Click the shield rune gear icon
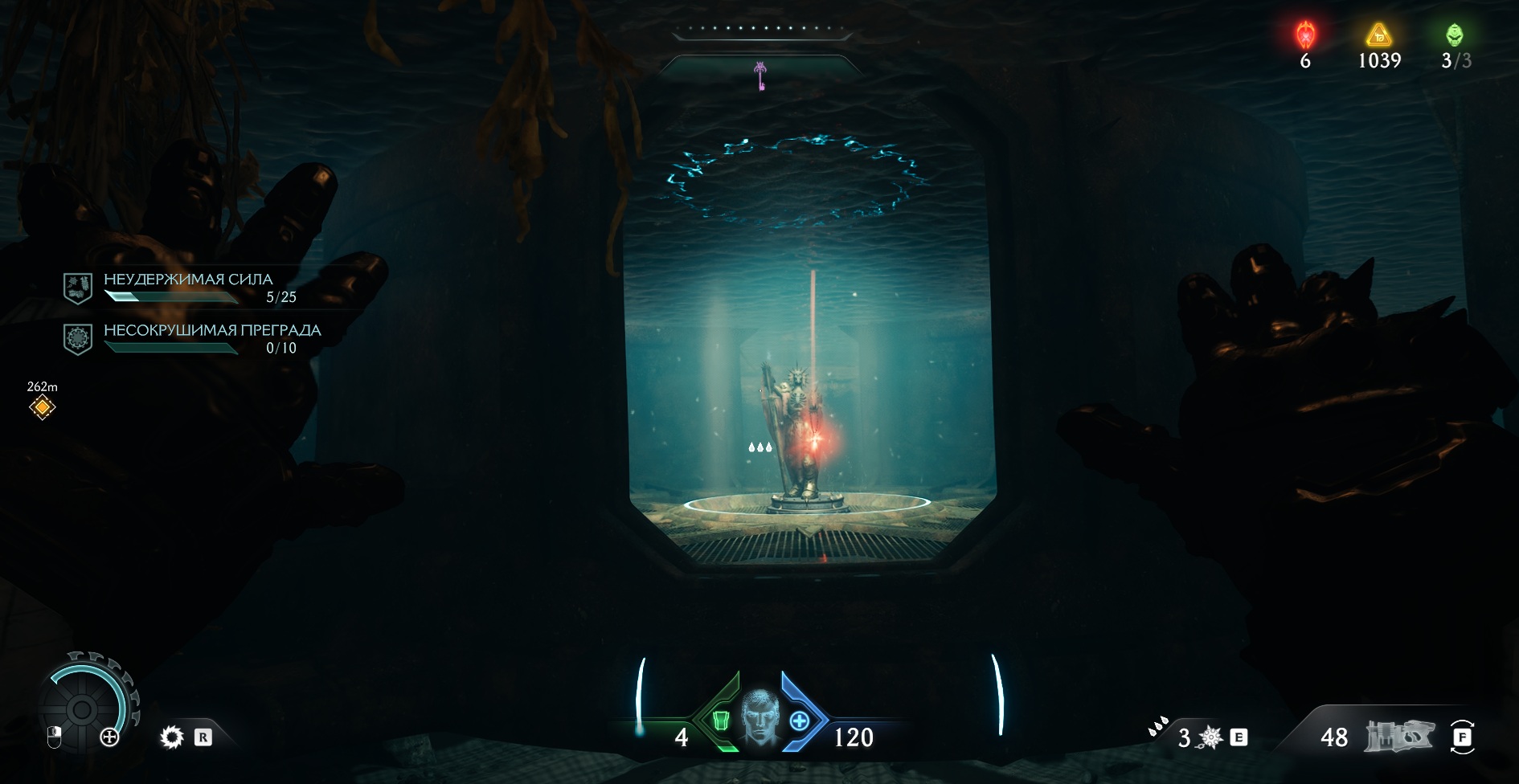This screenshot has height=784, width=1519. point(172,737)
